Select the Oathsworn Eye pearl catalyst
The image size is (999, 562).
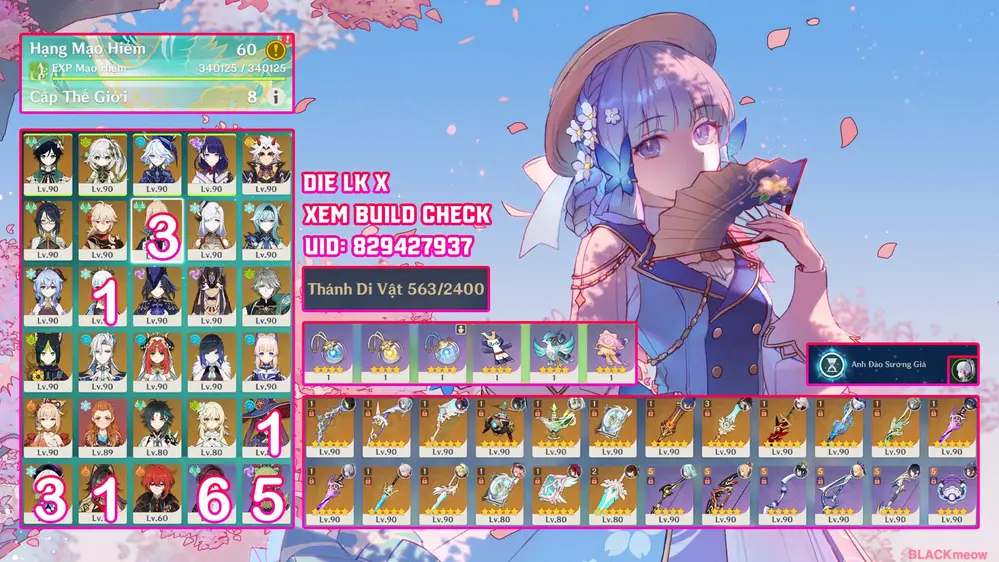click(949, 492)
